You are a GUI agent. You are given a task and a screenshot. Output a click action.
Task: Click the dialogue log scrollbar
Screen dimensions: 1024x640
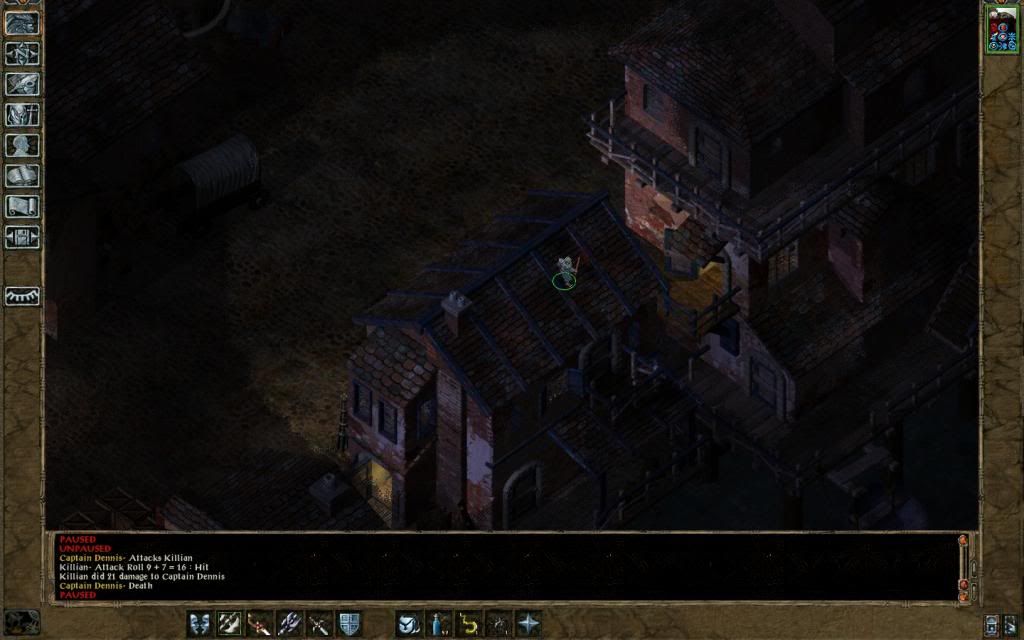(964, 565)
